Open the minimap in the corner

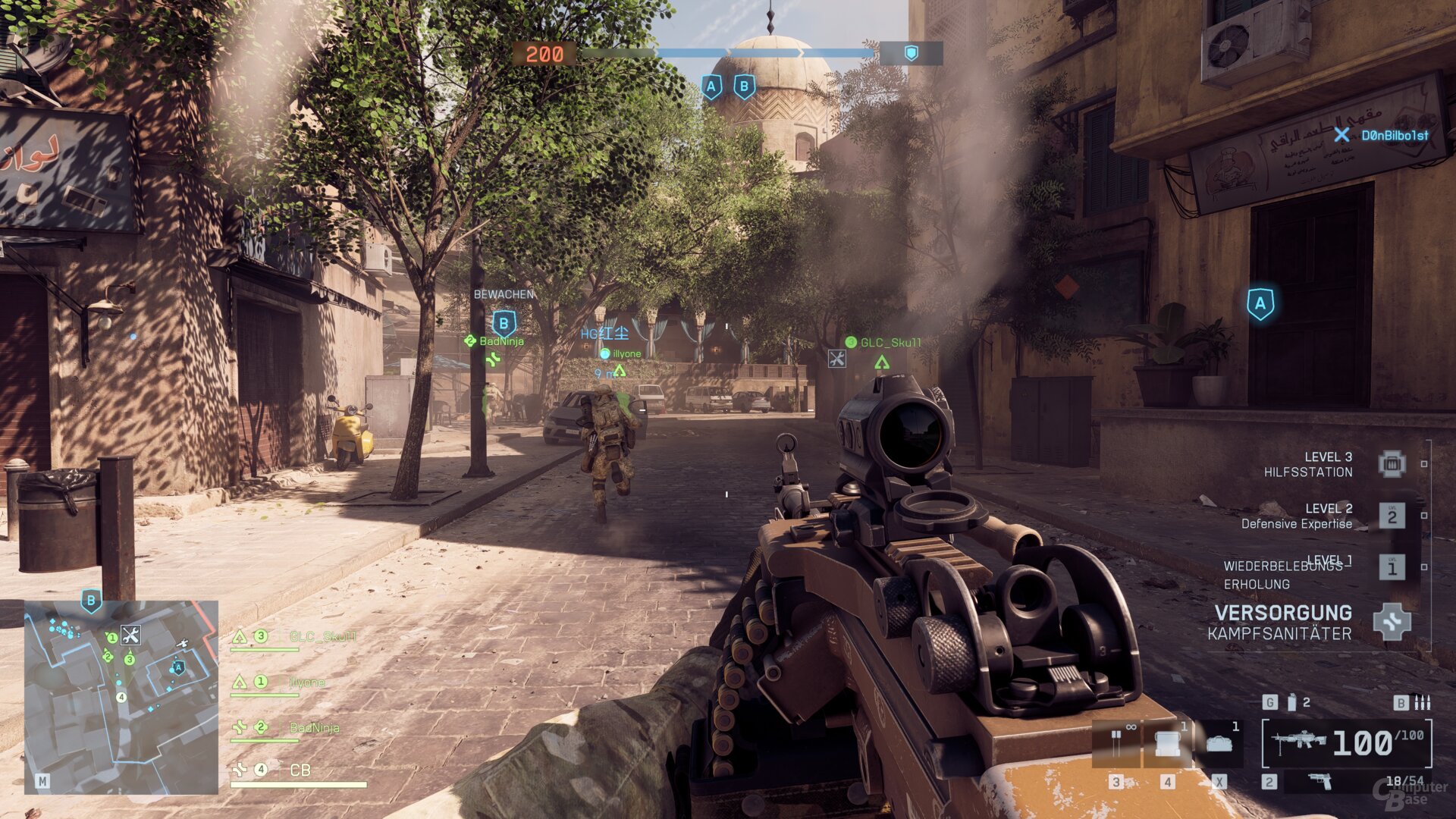coord(121,696)
